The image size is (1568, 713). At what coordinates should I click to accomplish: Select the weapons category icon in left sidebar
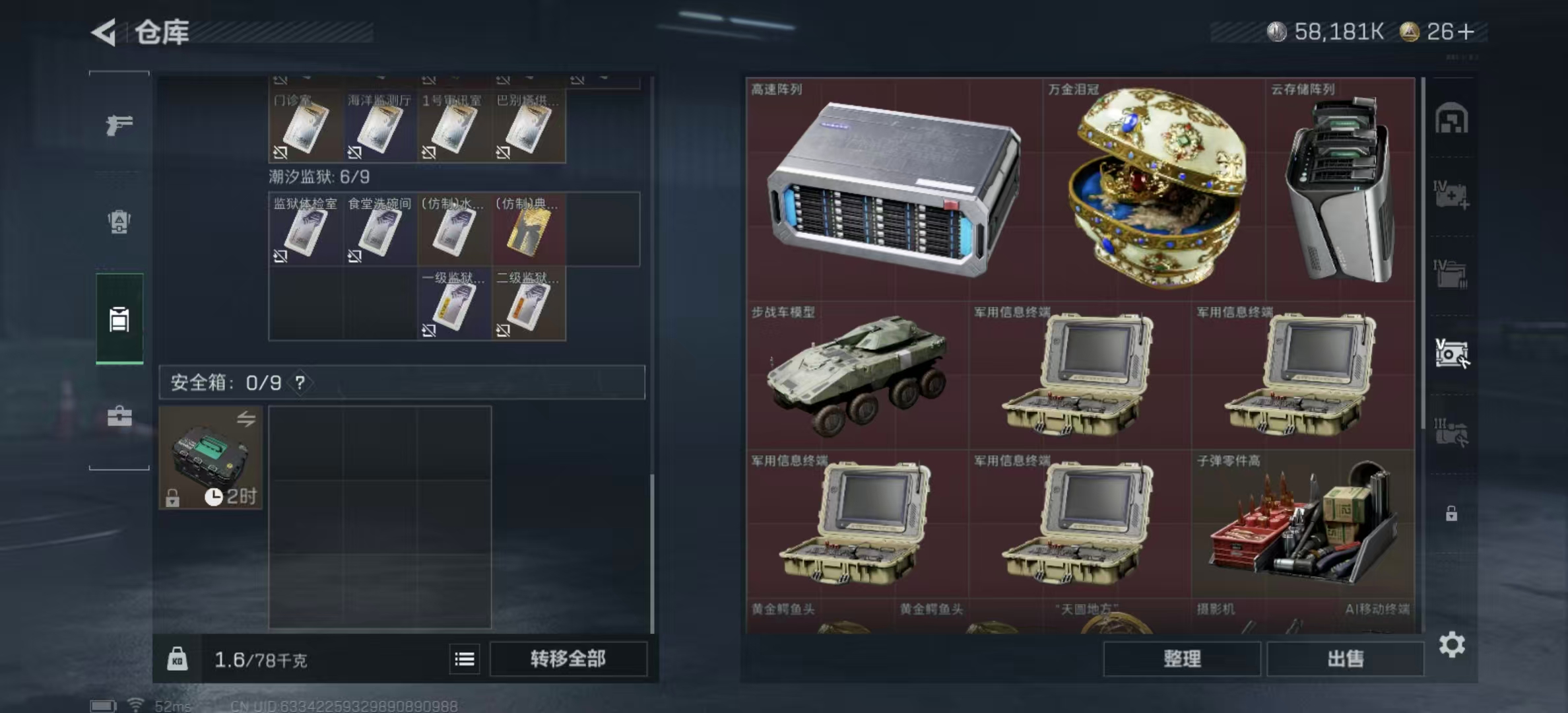pyautogui.click(x=119, y=125)
